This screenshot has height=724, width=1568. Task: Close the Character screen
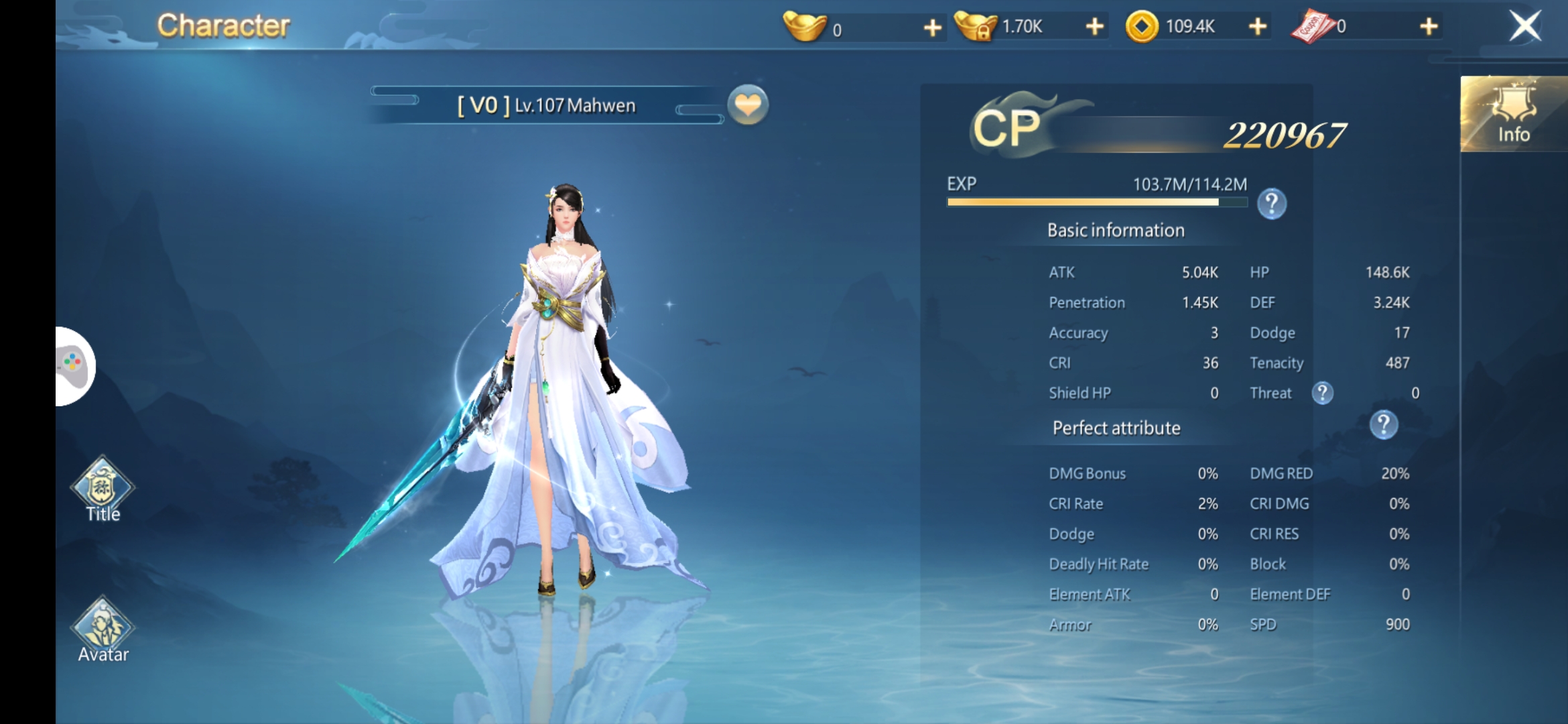pyautogui.click(x=1525, y=27)
